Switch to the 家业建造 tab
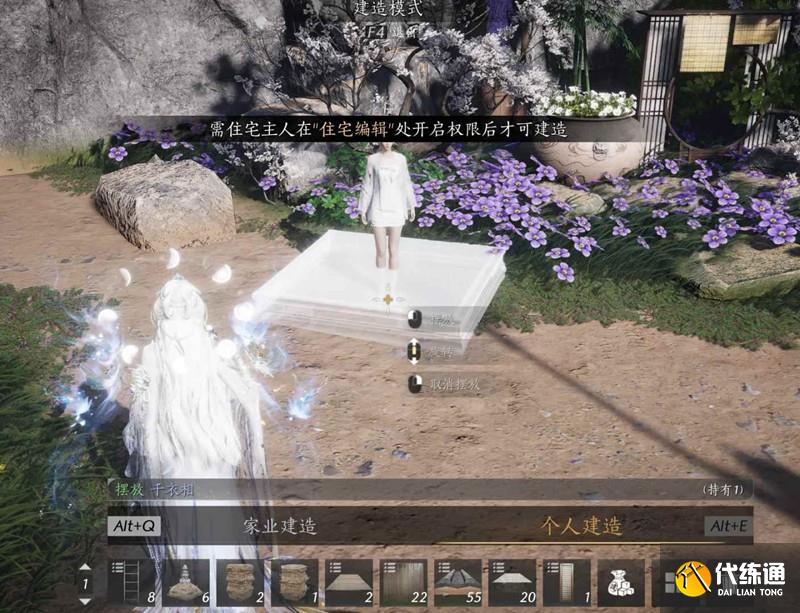 (280, 525)
